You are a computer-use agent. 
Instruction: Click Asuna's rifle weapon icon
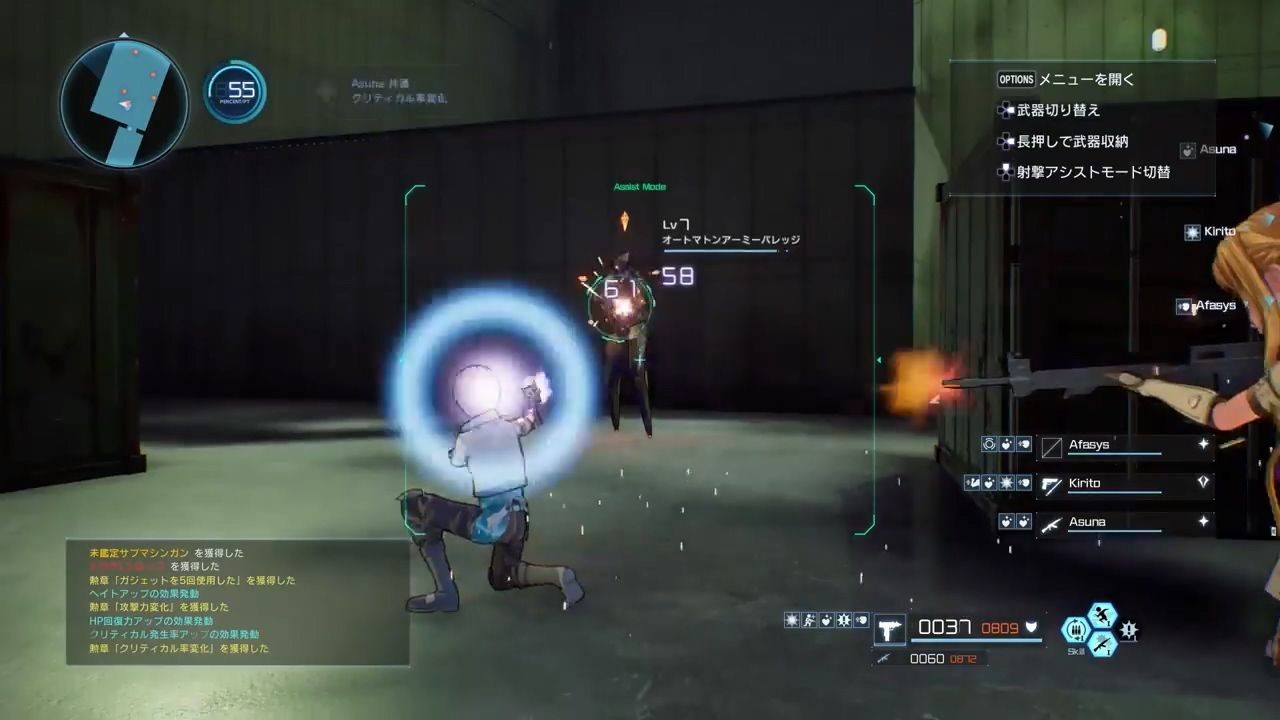click(1051, 523)
